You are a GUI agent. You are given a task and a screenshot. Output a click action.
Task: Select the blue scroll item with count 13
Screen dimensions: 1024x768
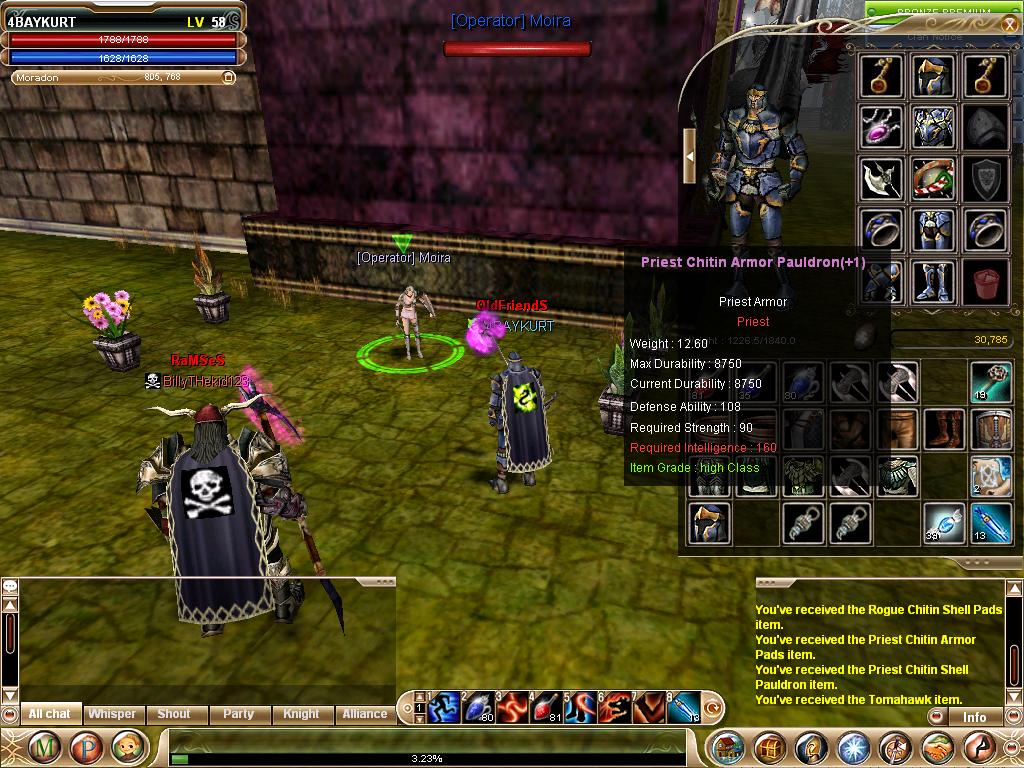pos(991,522)
